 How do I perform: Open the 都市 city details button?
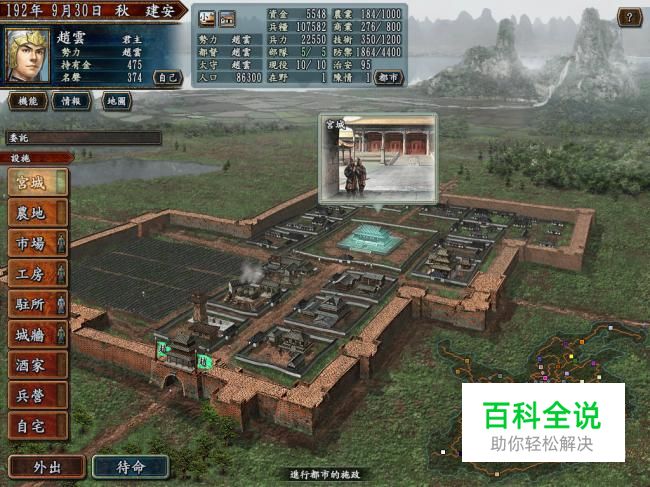pyautogui.click(x=389, y=77)
